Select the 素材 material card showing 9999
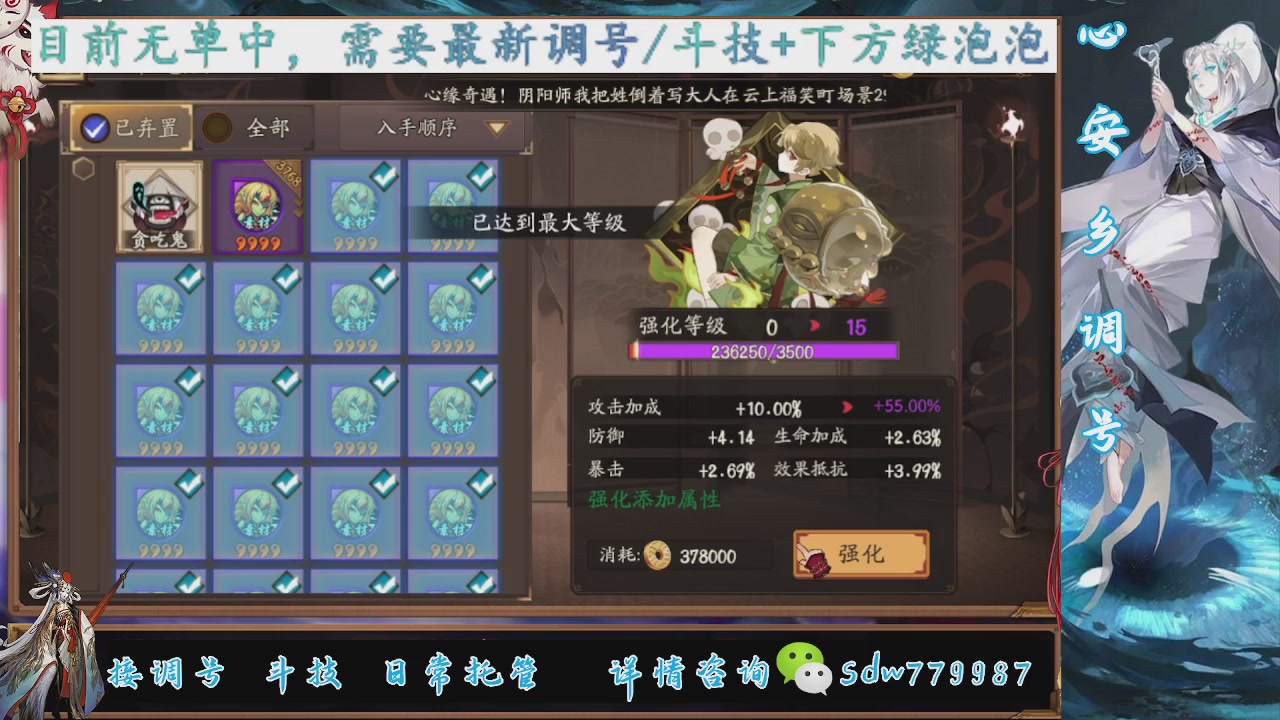 pos(355,207)
